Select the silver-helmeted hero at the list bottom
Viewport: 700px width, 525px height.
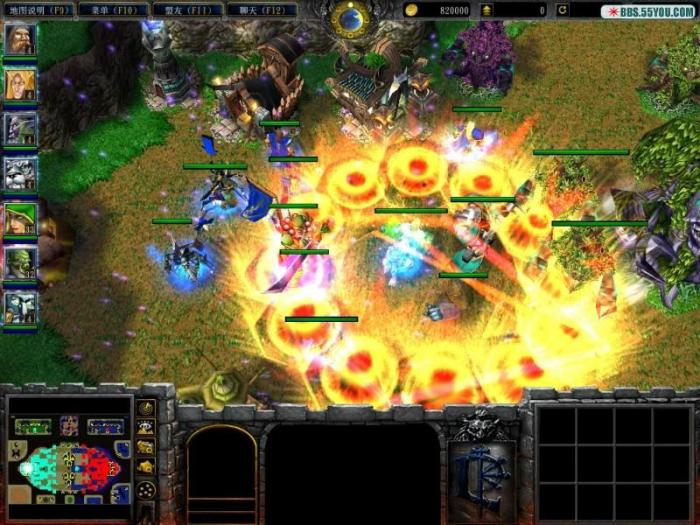20,307
